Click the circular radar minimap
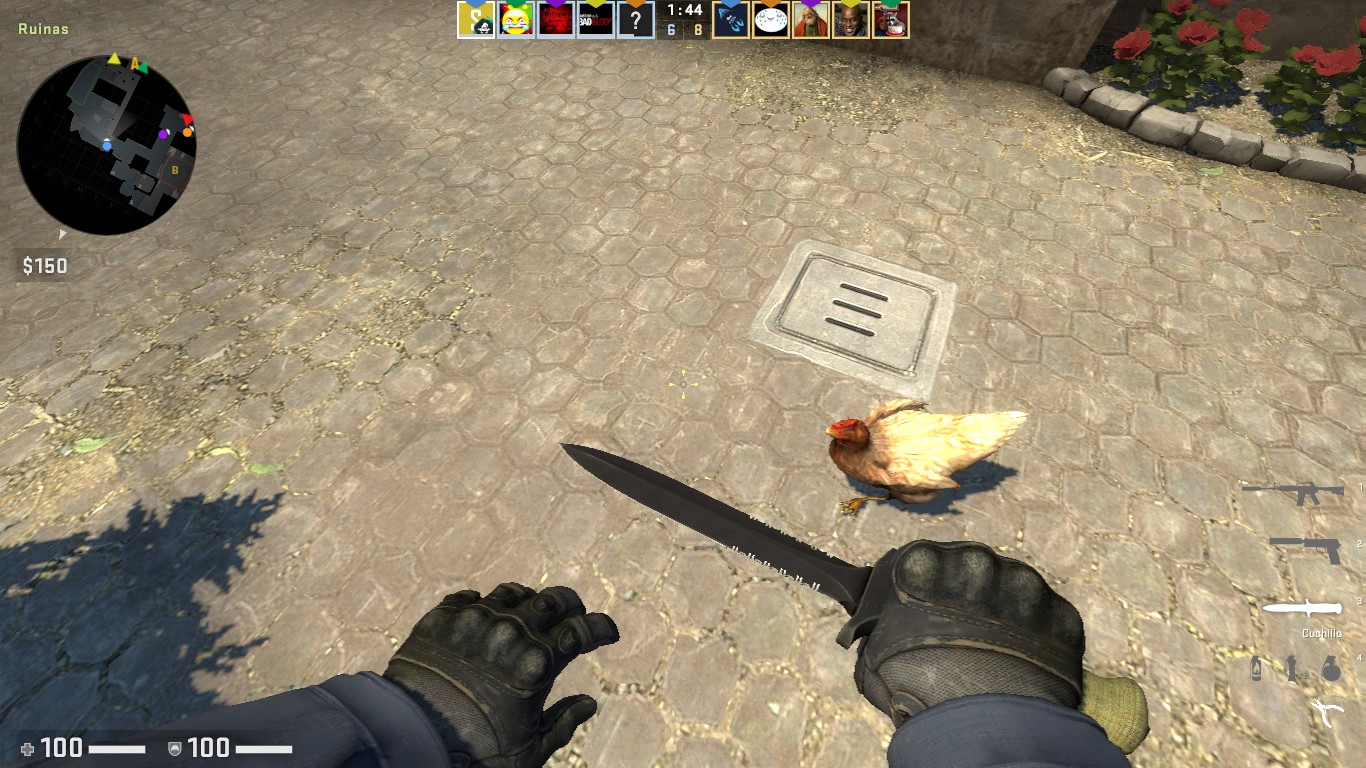Viewport: 1366px width, 768px height. 106,145
